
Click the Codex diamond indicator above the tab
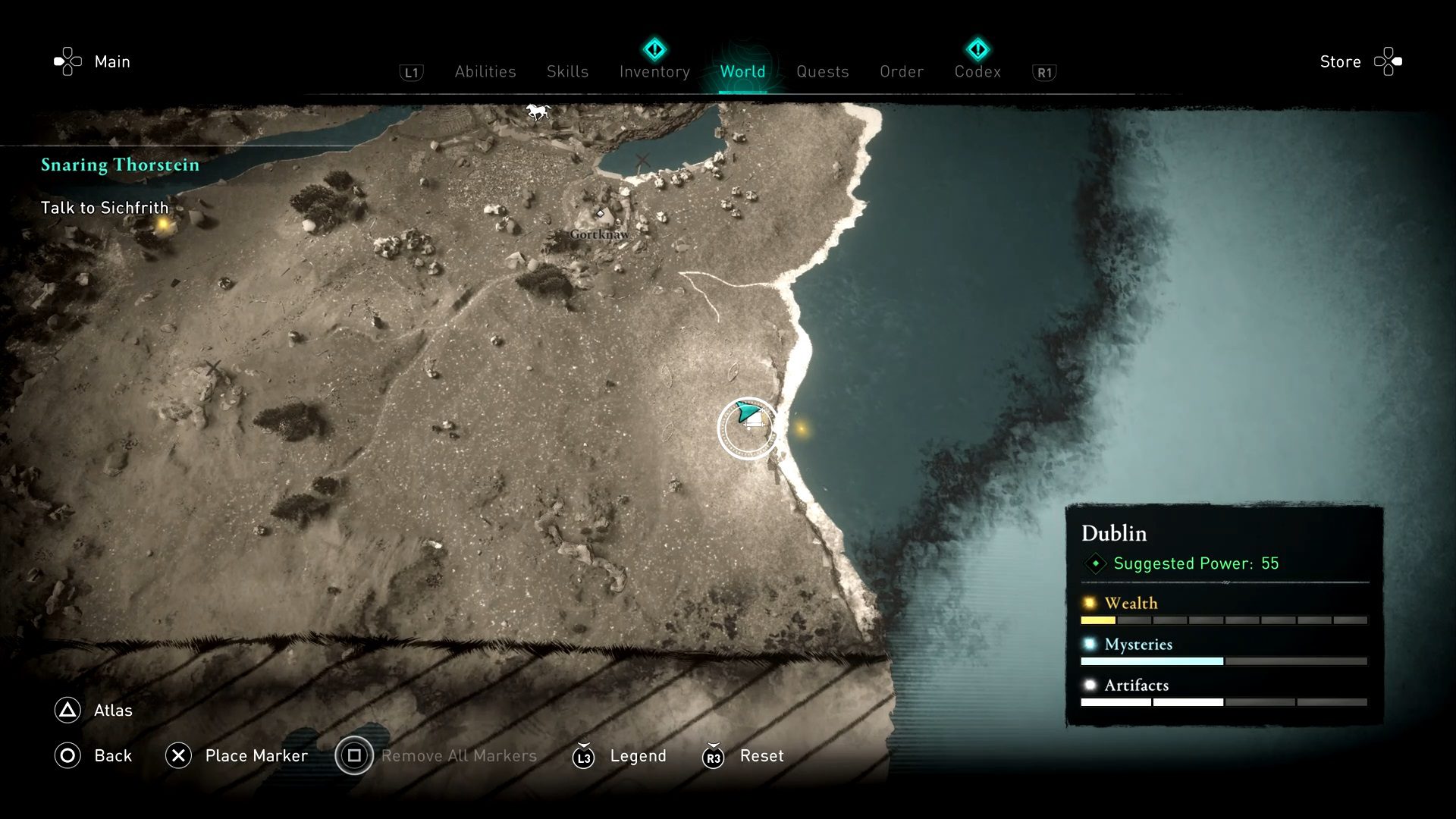point(977,50)
